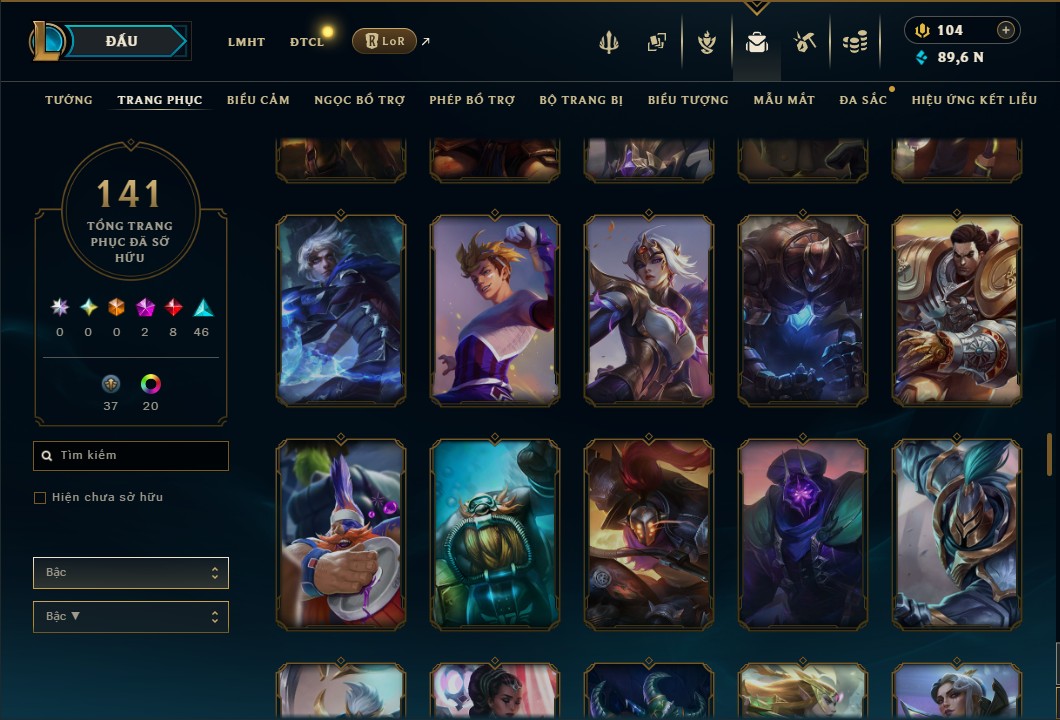Switch to the ĐTCL section
The height and width of the screenshot is (720, 1060).
point(307,42)
